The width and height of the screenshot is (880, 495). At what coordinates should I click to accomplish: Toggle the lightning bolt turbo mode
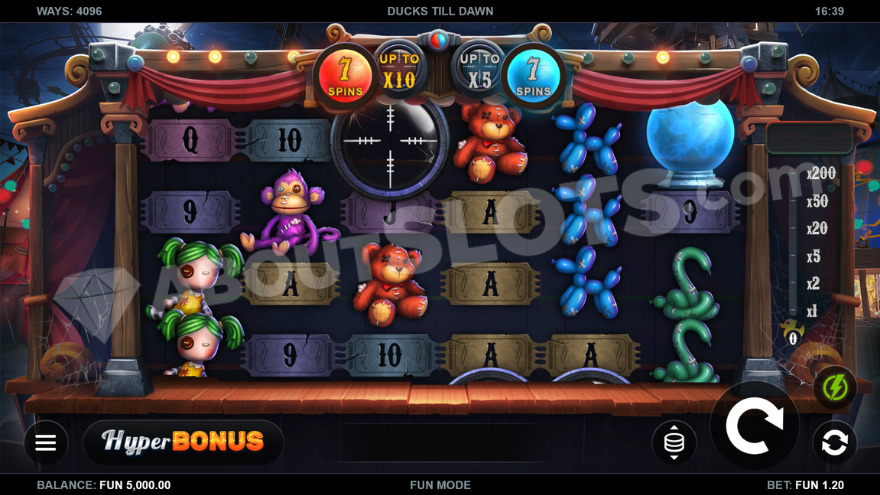(834, 387)
